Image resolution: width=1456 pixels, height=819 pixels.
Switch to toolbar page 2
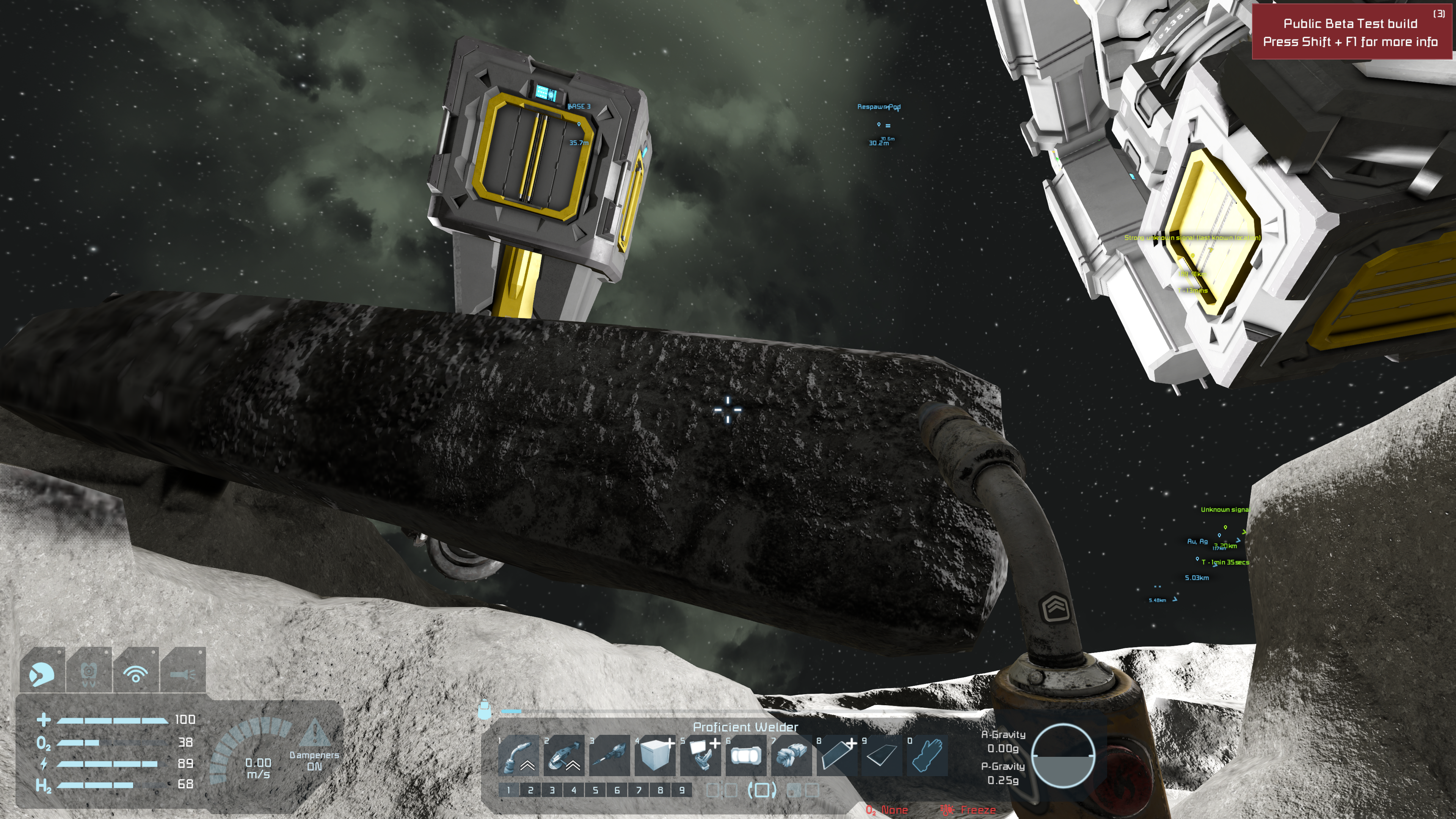point(530,790)
